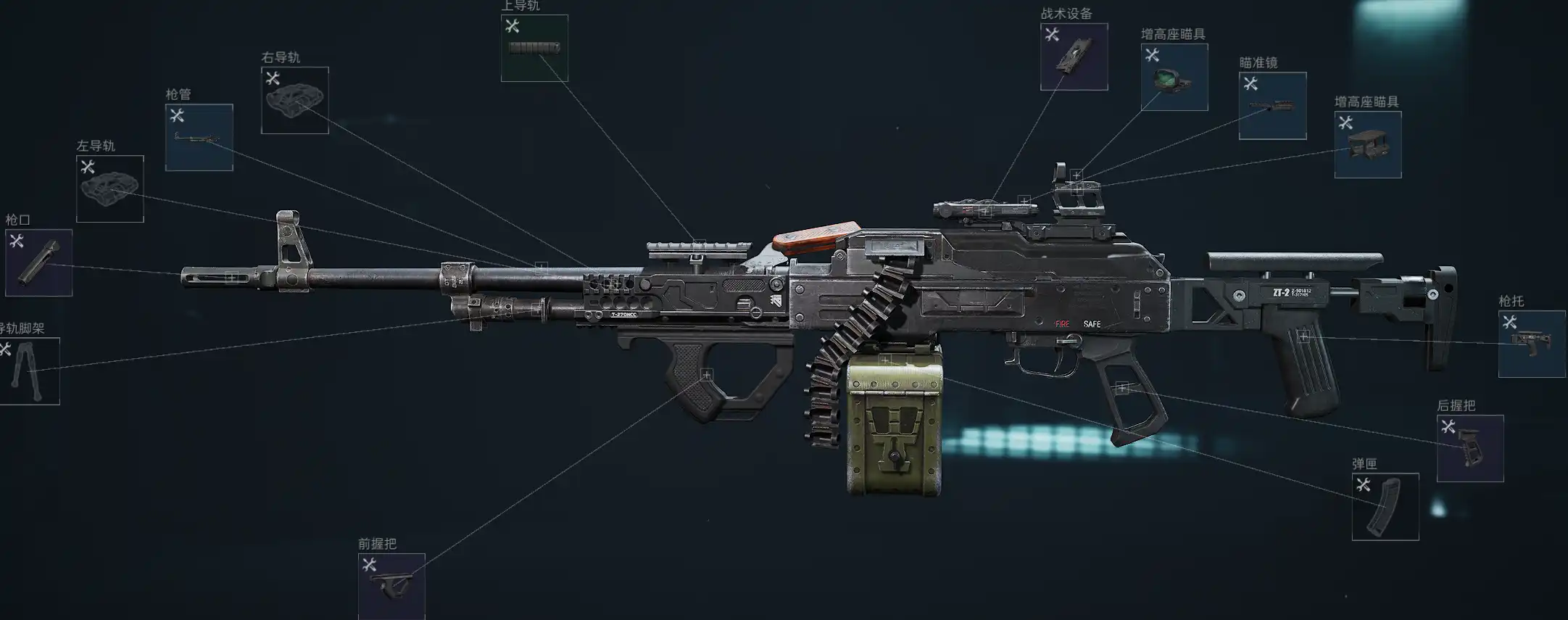
Task: Choose the 后握把 rear grip slot
Action: (x=1469, y=448)
